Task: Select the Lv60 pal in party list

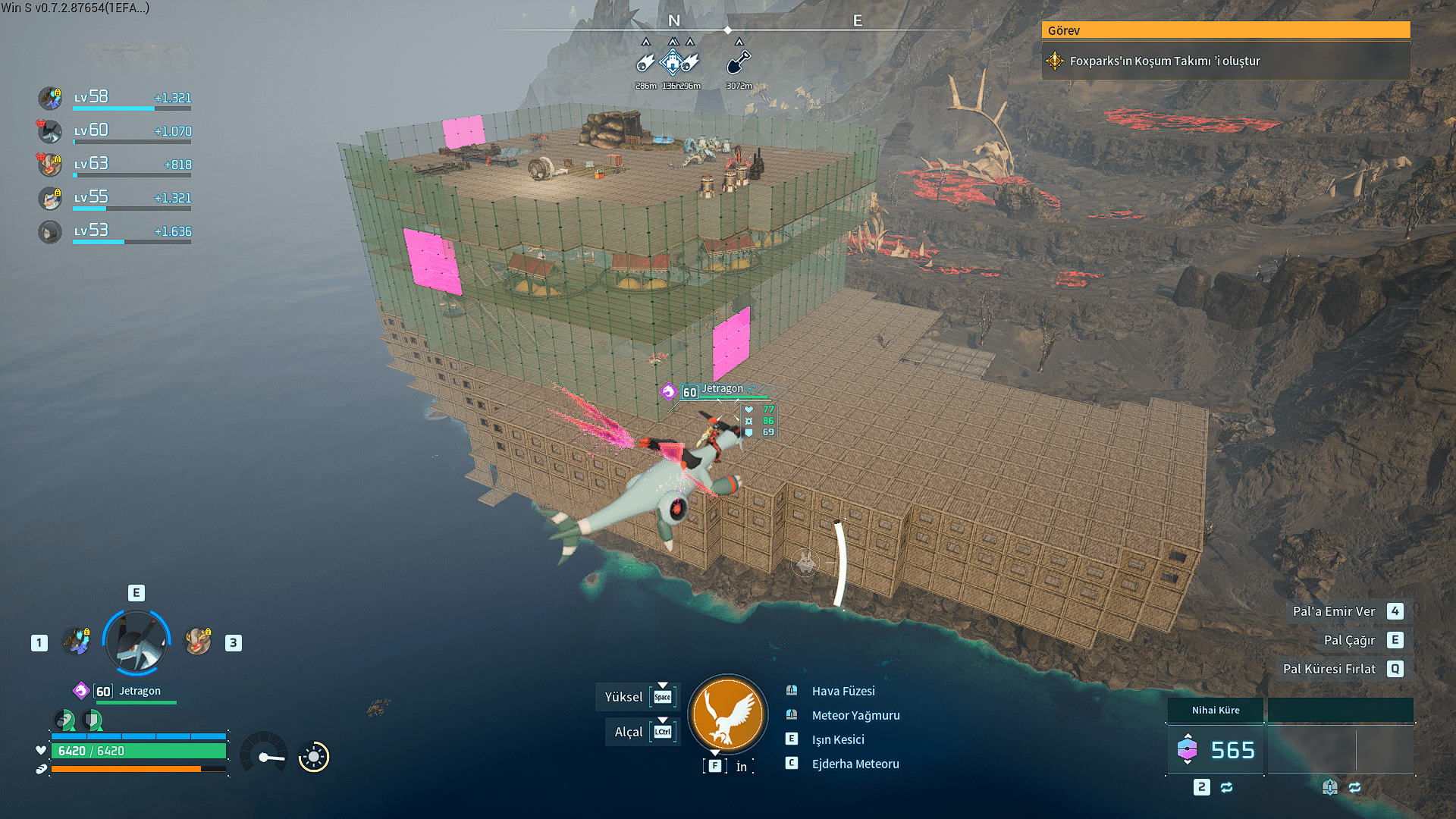Action: tap(50, 131)
